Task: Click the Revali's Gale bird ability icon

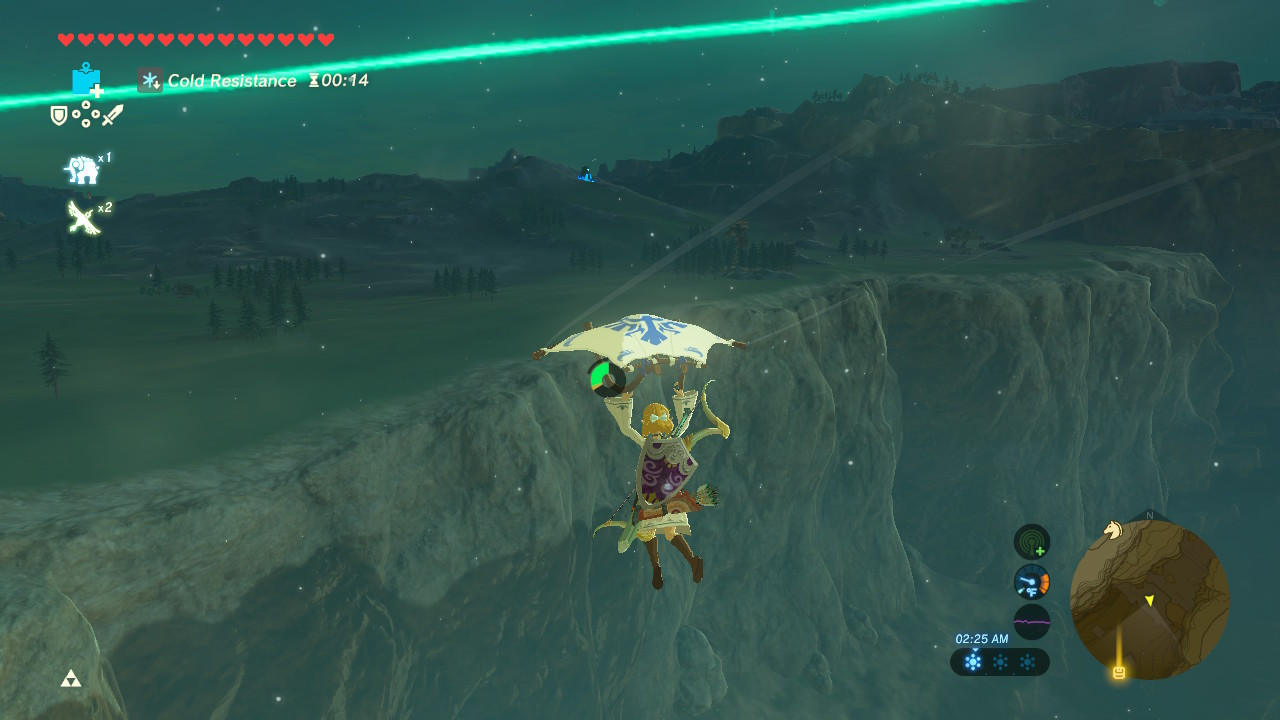Action: (82, 216)
